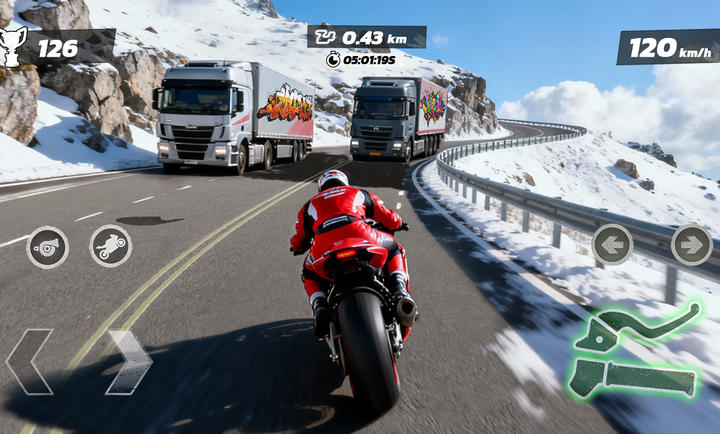Sound the horn button
Screen dimensions: 720x434
click(47, 247)
